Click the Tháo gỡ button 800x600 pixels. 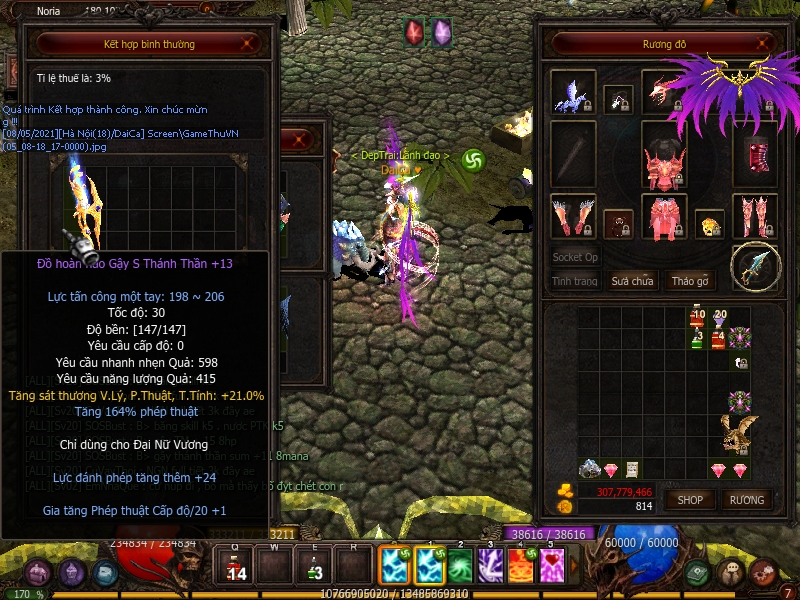click(690, 281)
